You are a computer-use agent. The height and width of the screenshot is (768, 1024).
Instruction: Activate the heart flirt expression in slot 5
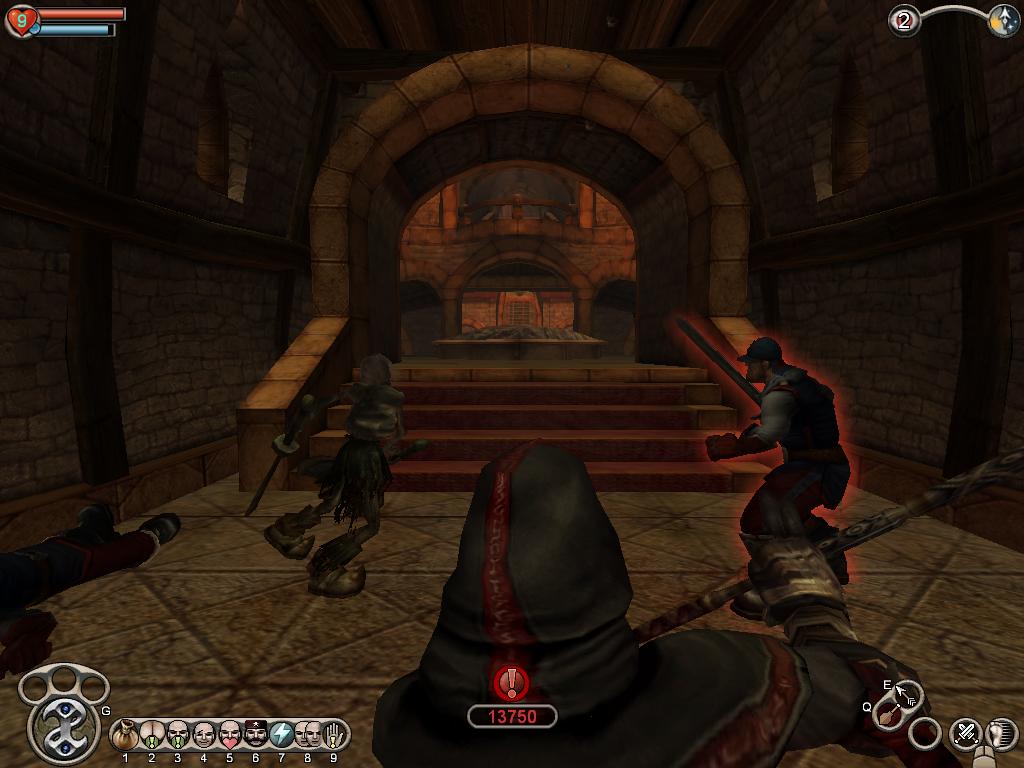pyautogui.click(x=230, y=735)
